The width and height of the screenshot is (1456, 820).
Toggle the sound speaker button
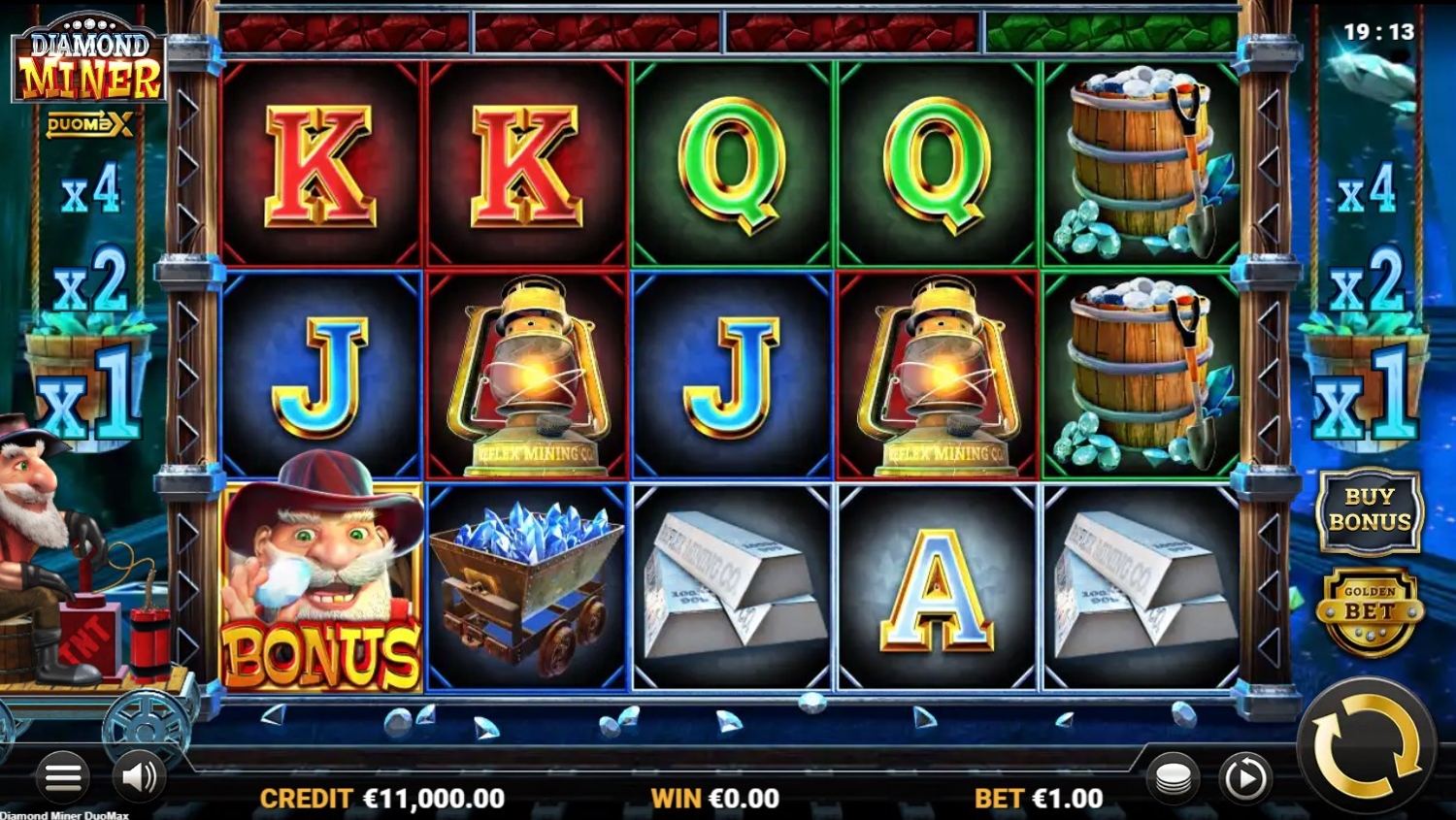tap(139, 776)
